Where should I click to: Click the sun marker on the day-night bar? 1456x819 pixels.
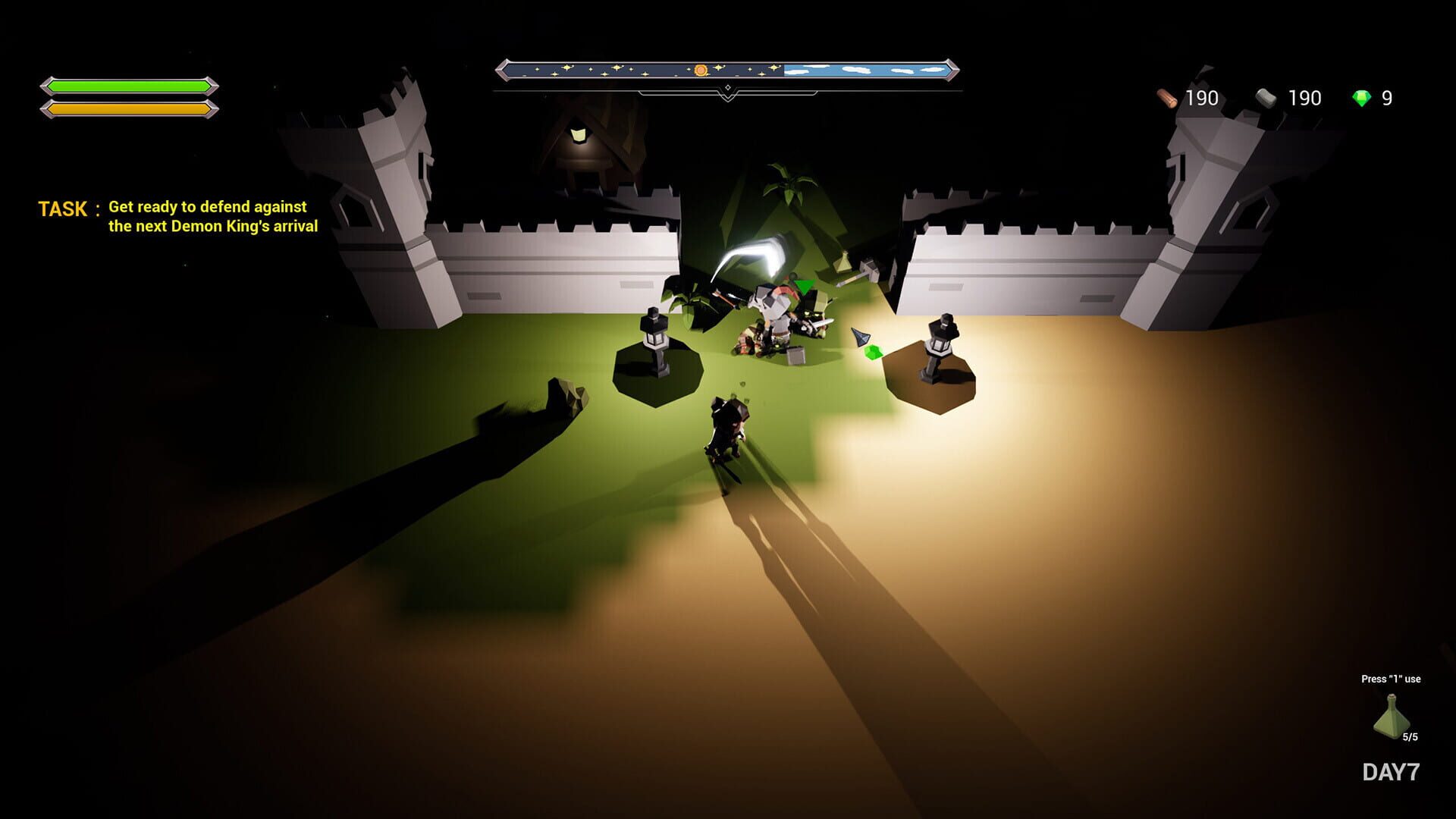[701, 69]
